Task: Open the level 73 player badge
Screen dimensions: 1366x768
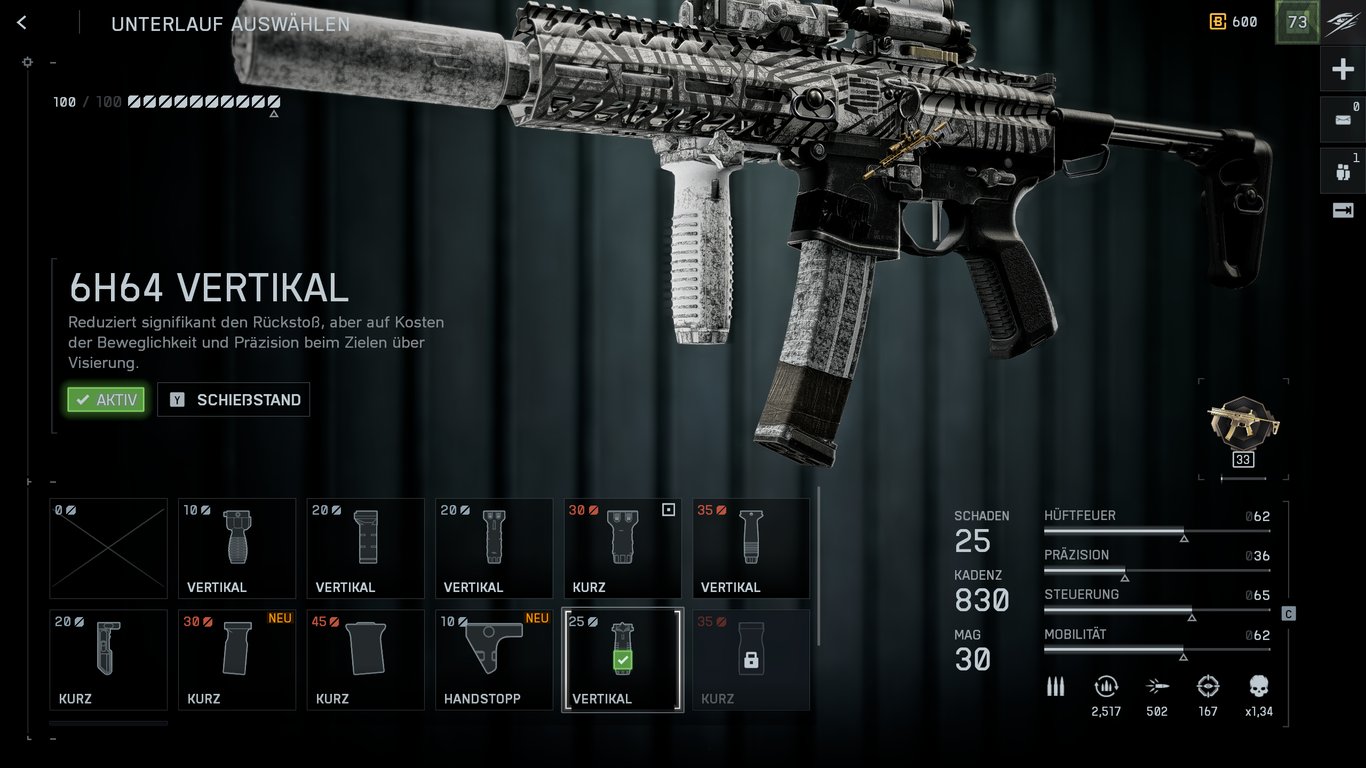Action: 1297,22
